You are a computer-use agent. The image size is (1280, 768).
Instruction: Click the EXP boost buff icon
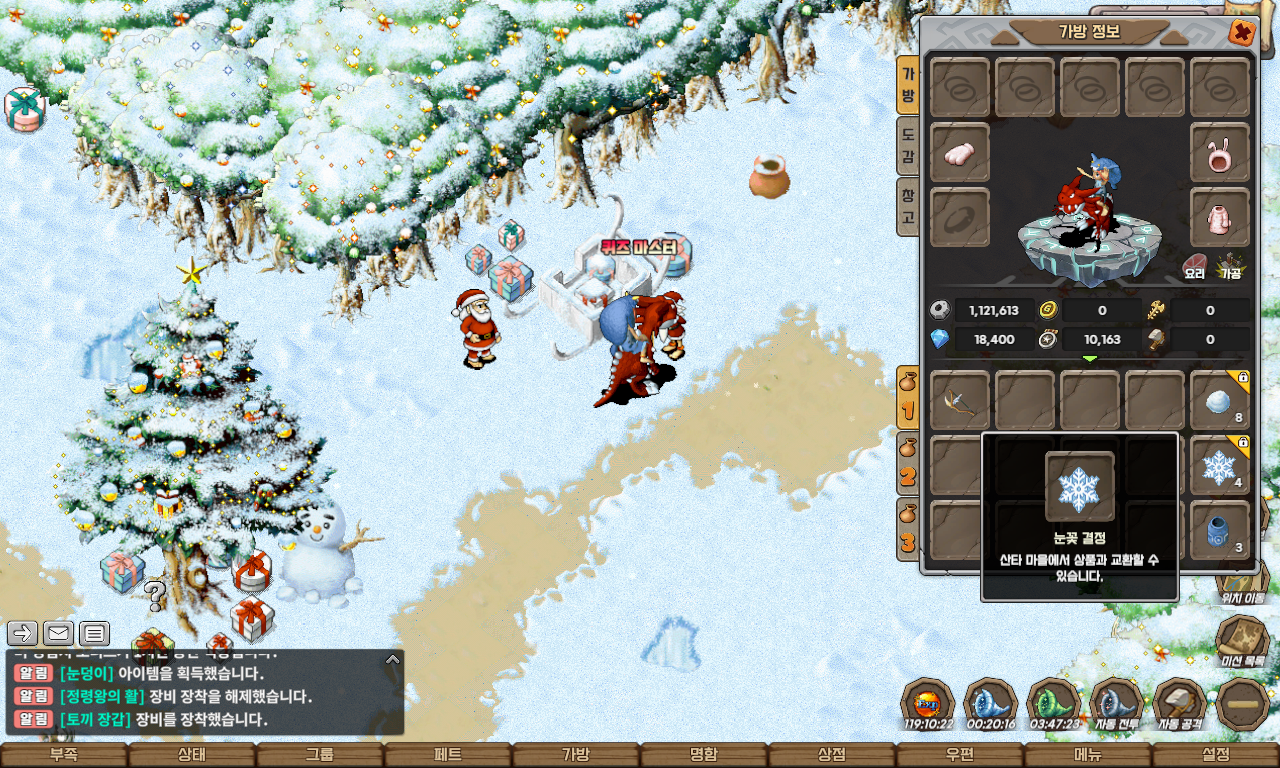(928, 703)
